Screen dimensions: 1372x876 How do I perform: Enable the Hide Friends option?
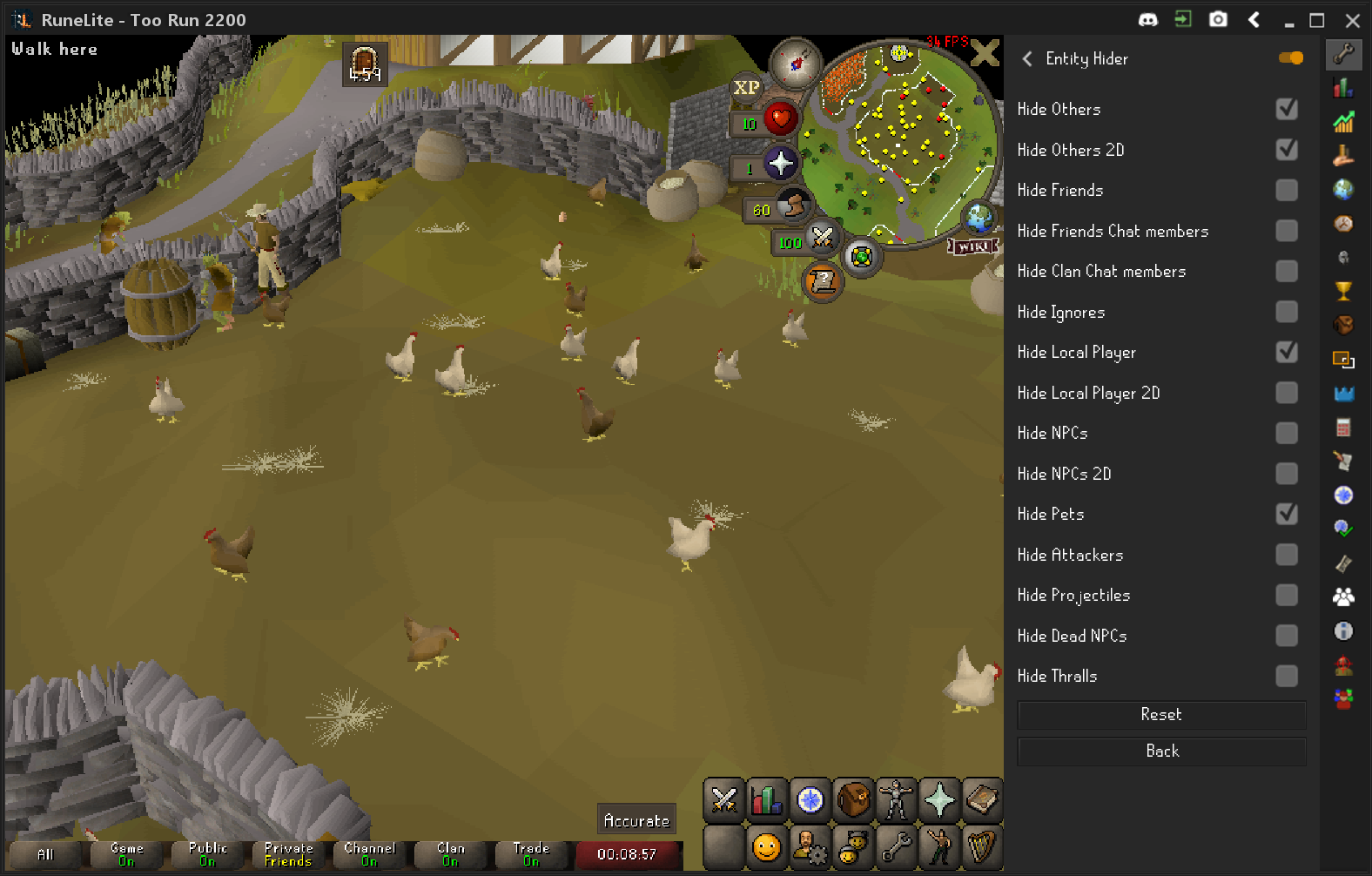click(x=1286, y=190)
